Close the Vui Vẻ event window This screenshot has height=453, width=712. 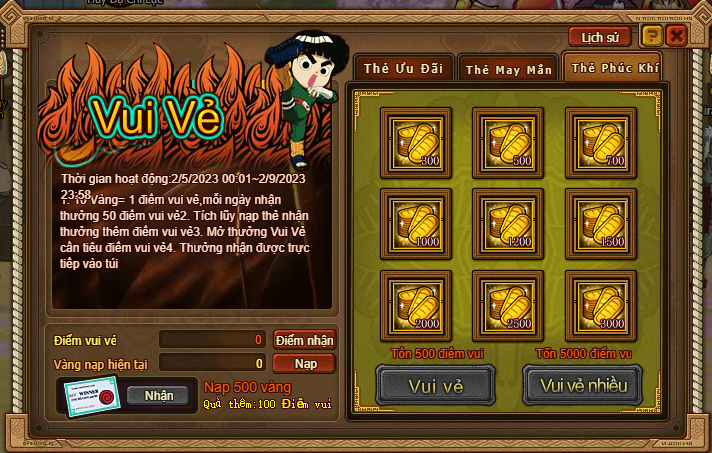[677, 36]
